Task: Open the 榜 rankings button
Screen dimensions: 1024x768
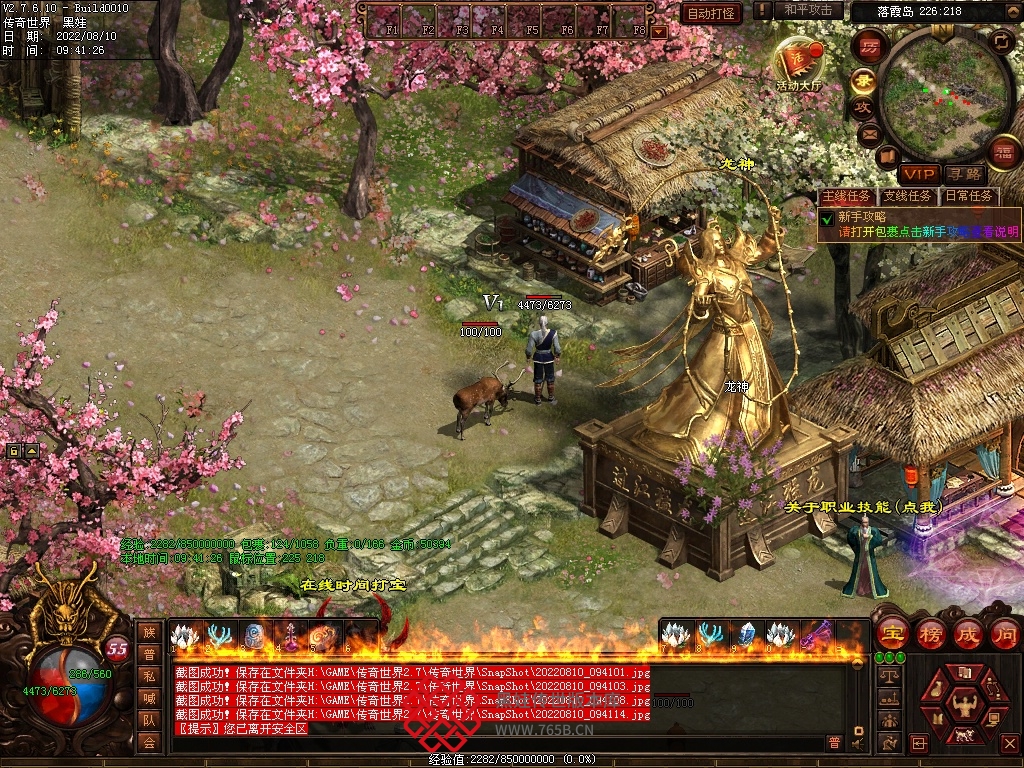Action: (931, 633)
